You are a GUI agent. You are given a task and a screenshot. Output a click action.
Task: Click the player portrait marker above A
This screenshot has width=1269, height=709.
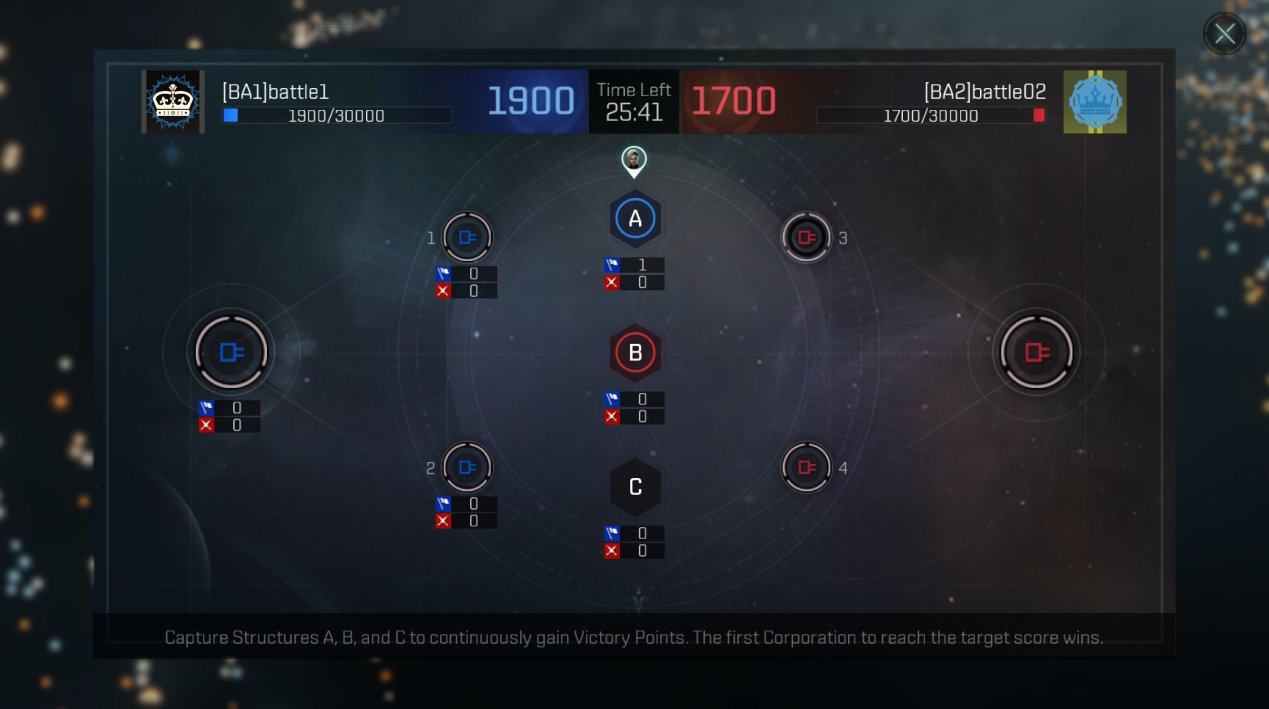(x=634, y=159)
